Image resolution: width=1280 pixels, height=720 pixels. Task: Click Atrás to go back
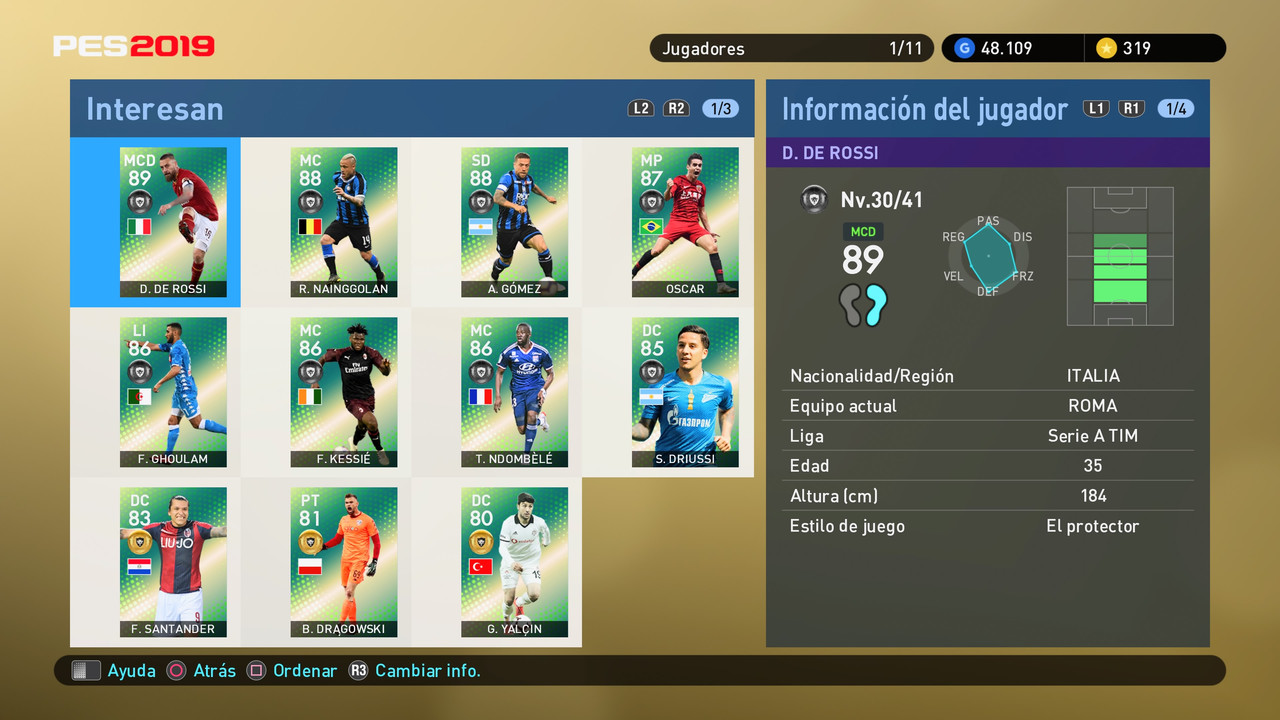click(x=212, y=670)
